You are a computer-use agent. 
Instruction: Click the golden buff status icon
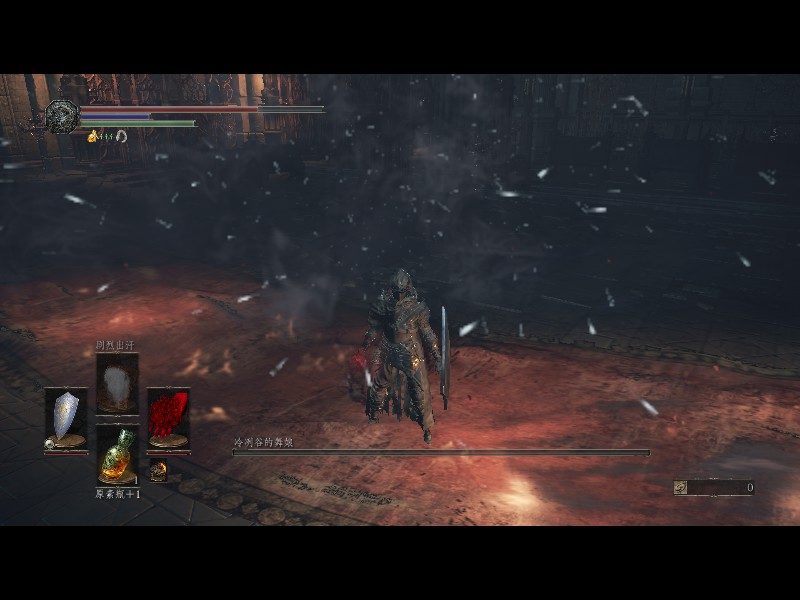tap(93, 136)
